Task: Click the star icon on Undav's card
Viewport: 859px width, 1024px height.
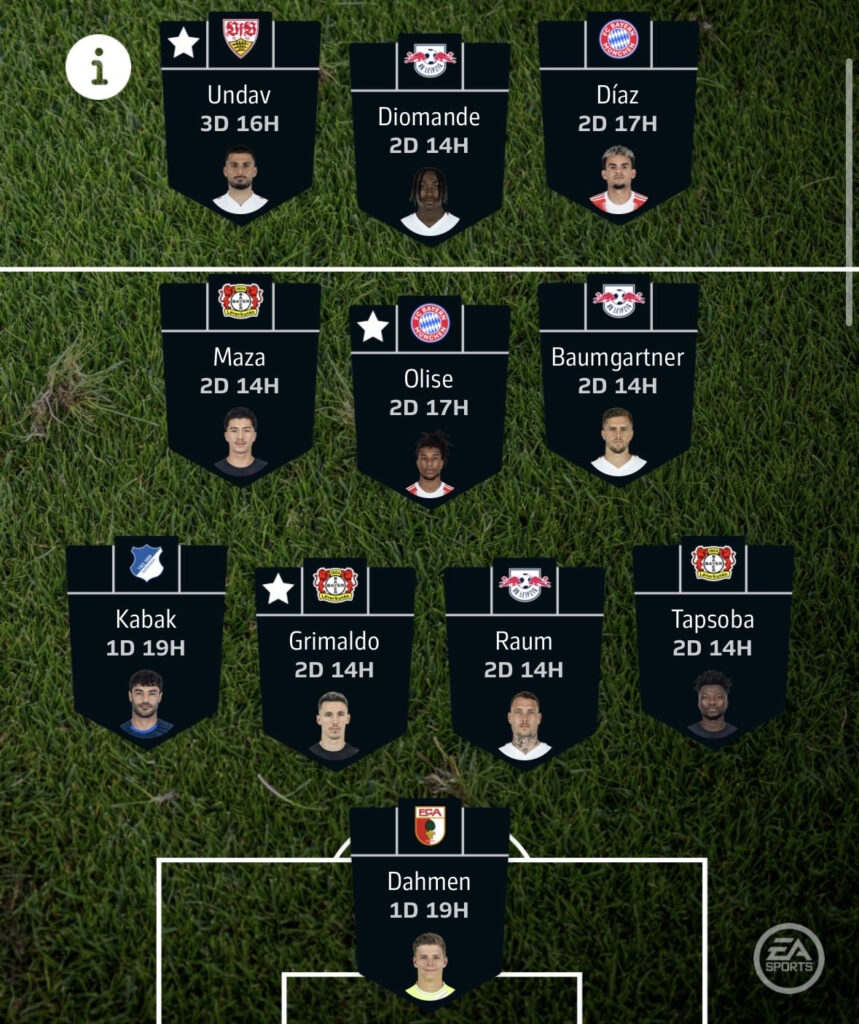Action: [183, 43]
